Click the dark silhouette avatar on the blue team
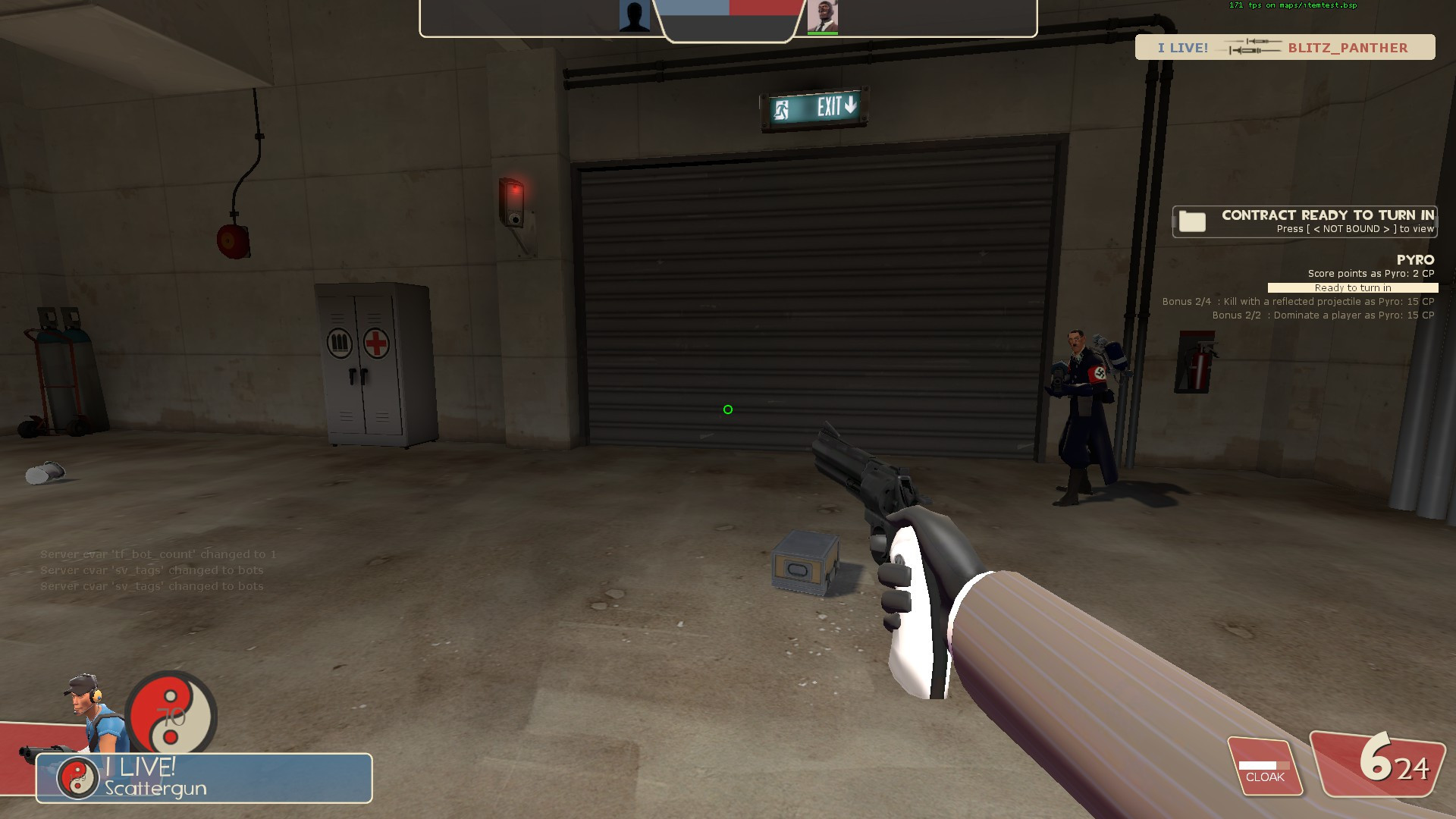Viewport: 1456px width, 819px height. tap(635, 15)
